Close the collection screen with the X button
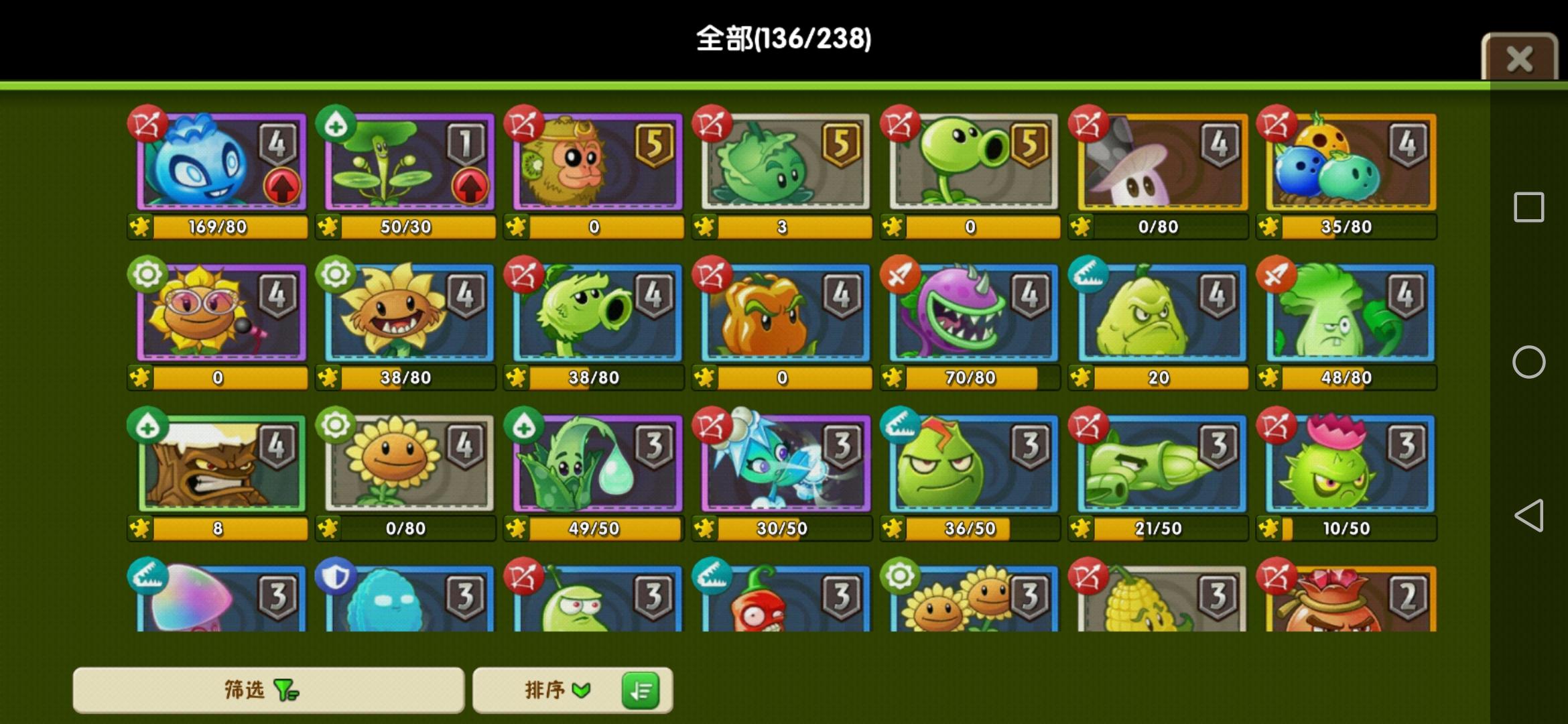The image size is (1568, 724). coord(1518,57)
